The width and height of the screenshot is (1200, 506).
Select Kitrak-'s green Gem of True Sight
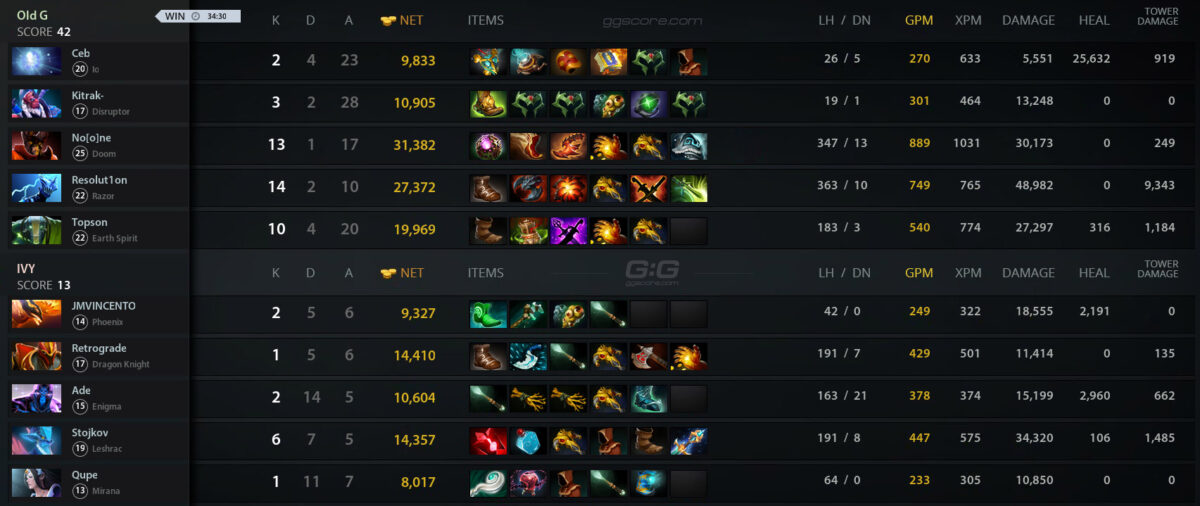648,104
